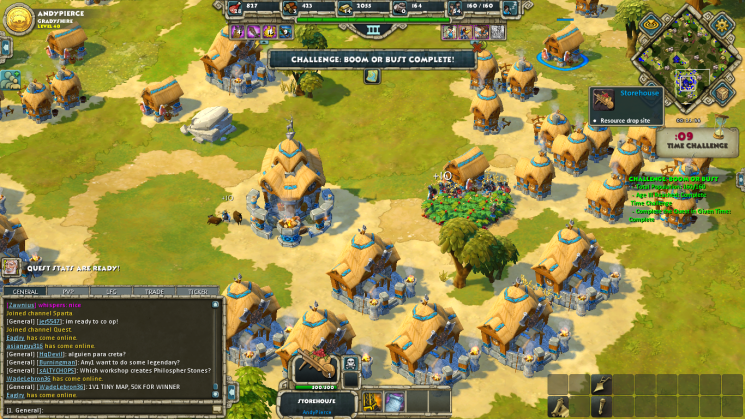Click the skull delete-building icon
The width and height of the screenshot is (745, 419).
(x=351, y=364)
